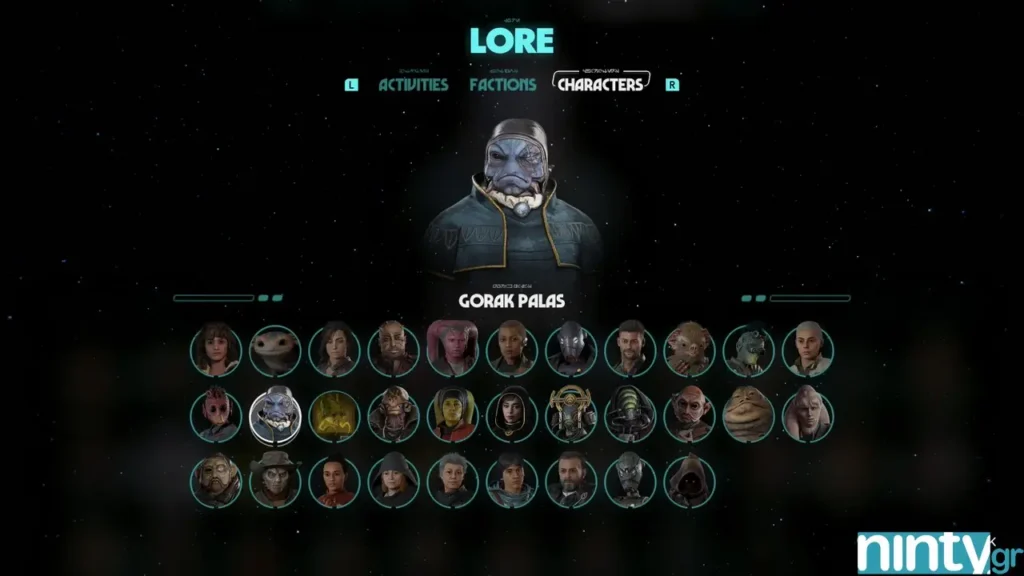The image size is (1024, 576).
Task: Select the Characters tab
Action: [600, 85]
